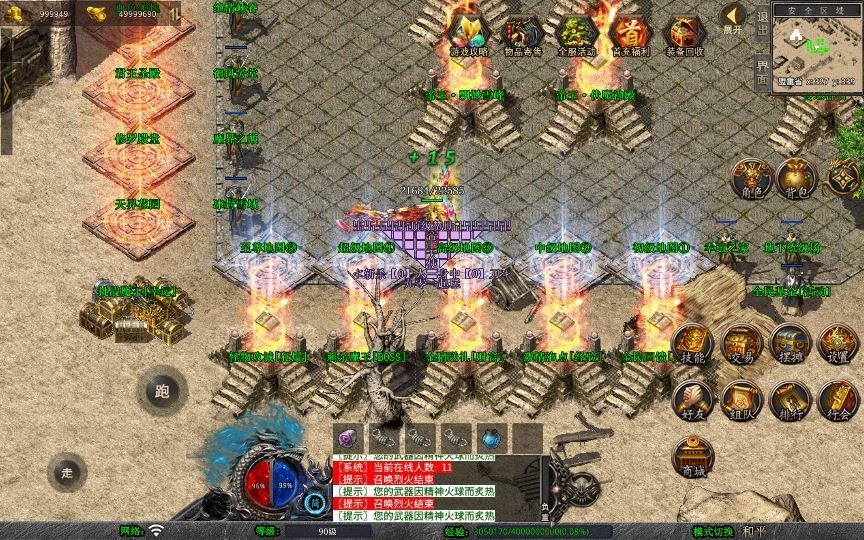Image resolution: width=864 pixels, height=540 pixels.
Task: Click the 展开 expand arrow button
Action: pos(734,17)
